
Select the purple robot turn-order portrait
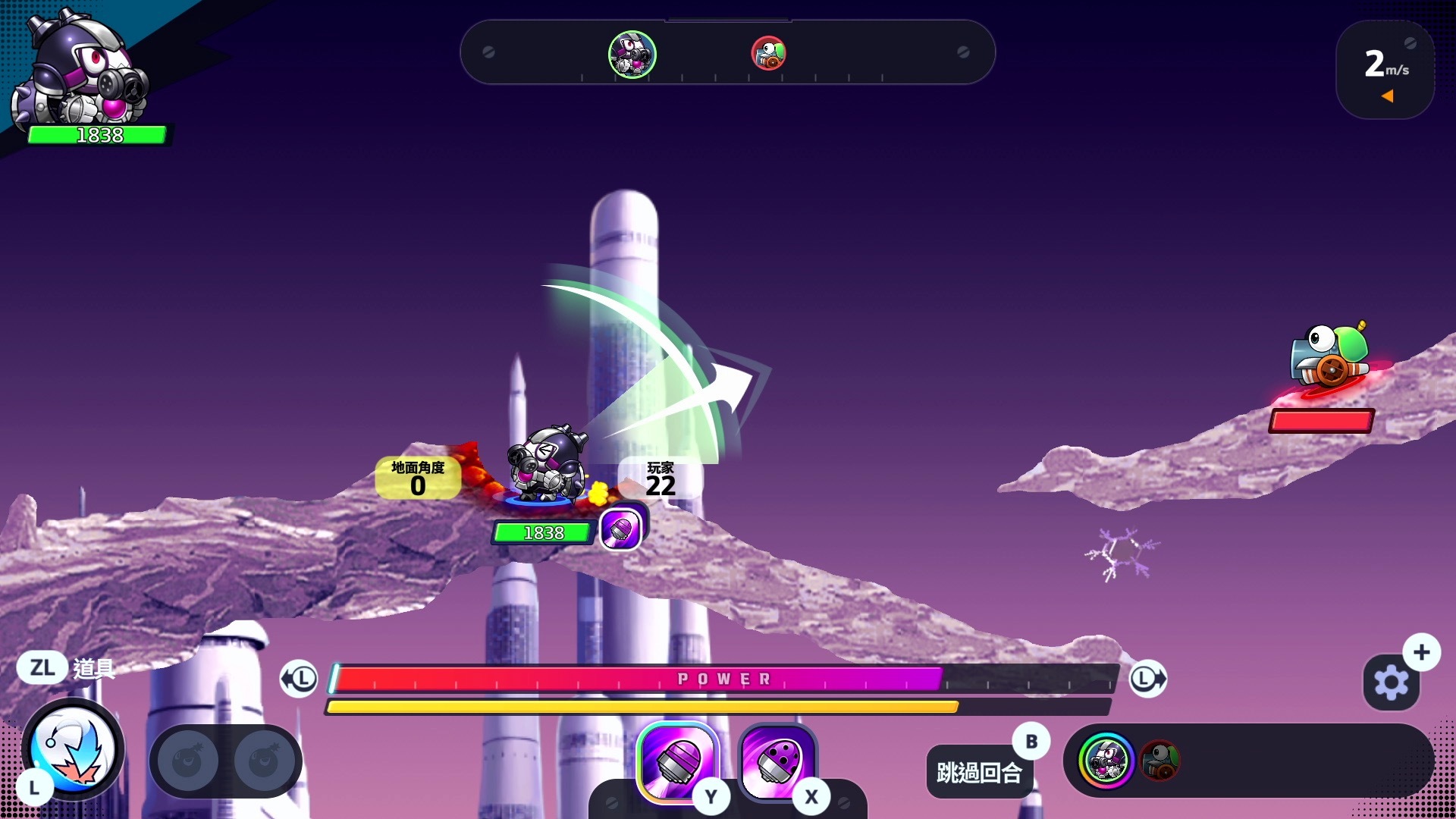[x=1106, y=760]
